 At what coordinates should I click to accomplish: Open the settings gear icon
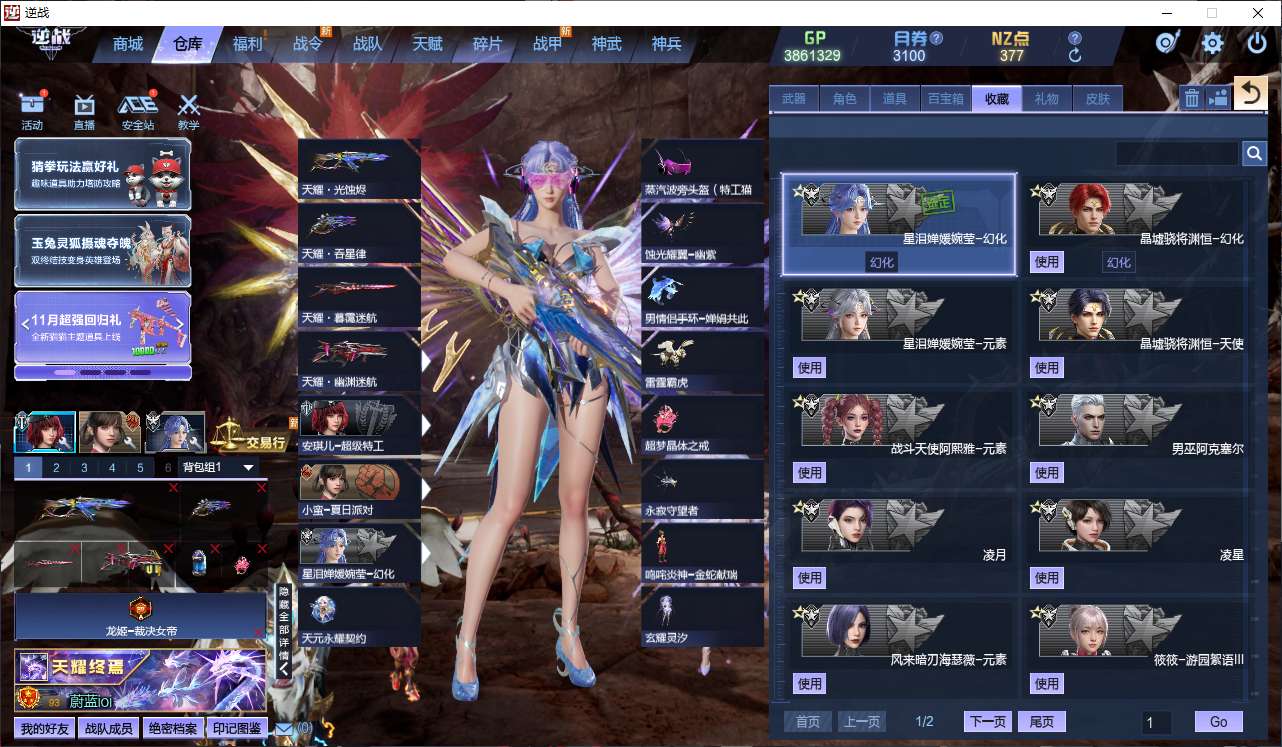tap(1213, 43)
